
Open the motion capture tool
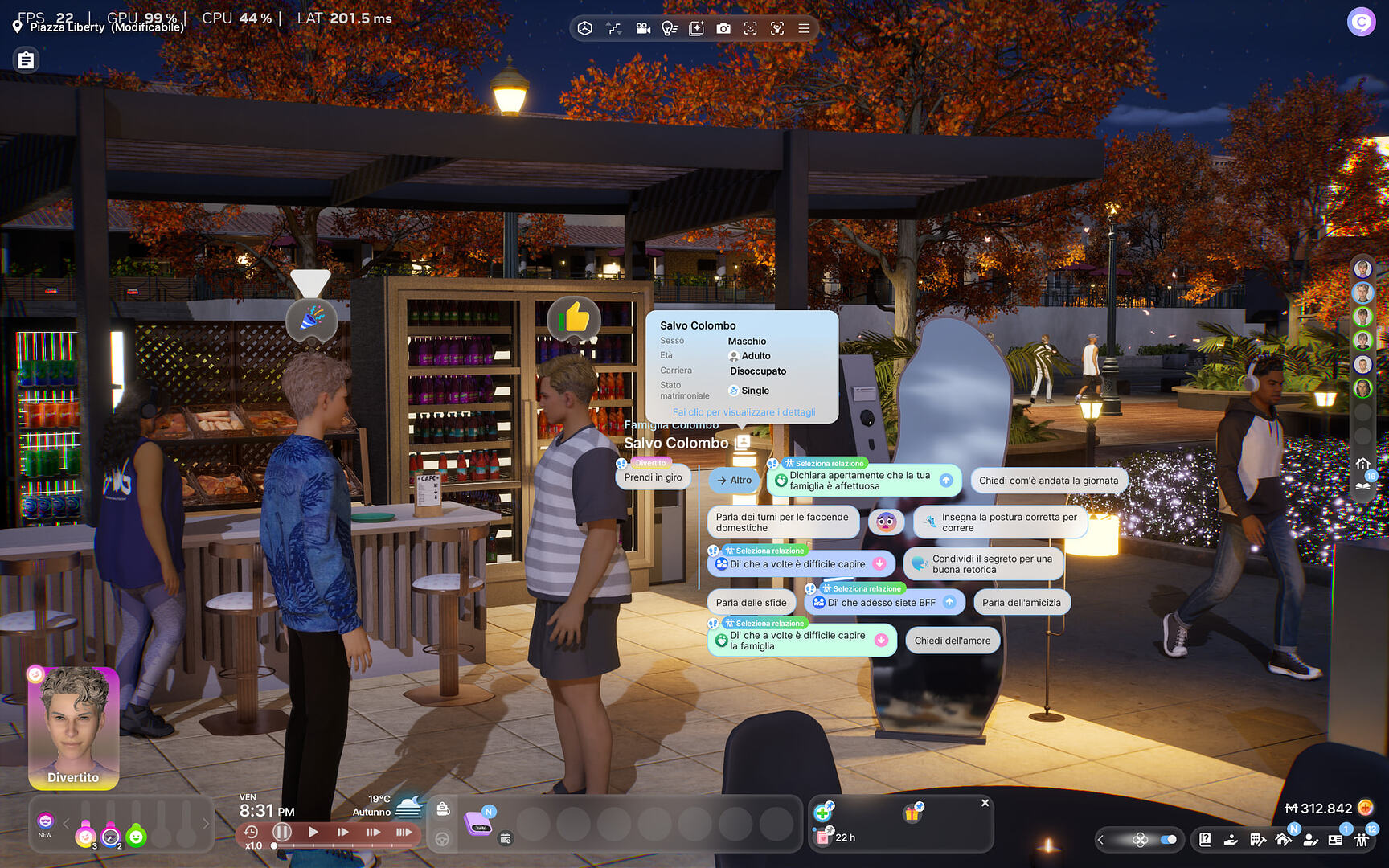778,28
